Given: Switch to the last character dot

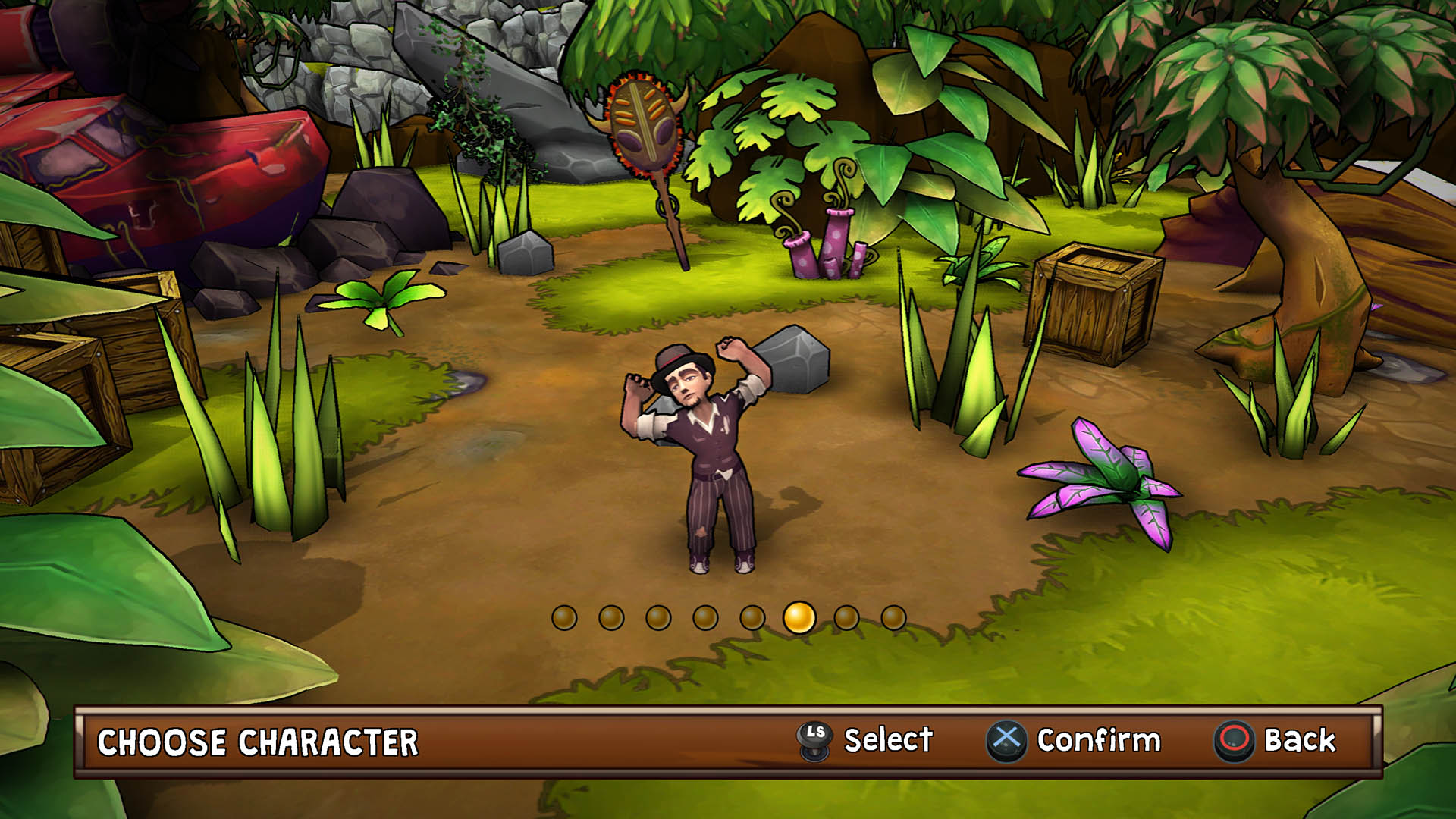Looking at the screenshot, I should pyautogui.click(x=893, y=618).
